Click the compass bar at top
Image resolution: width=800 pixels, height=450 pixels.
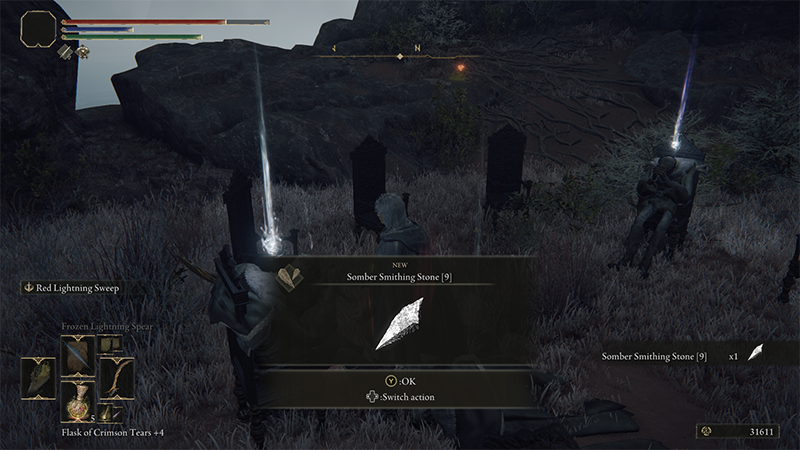pyautogui.click(x=400, y=56)
